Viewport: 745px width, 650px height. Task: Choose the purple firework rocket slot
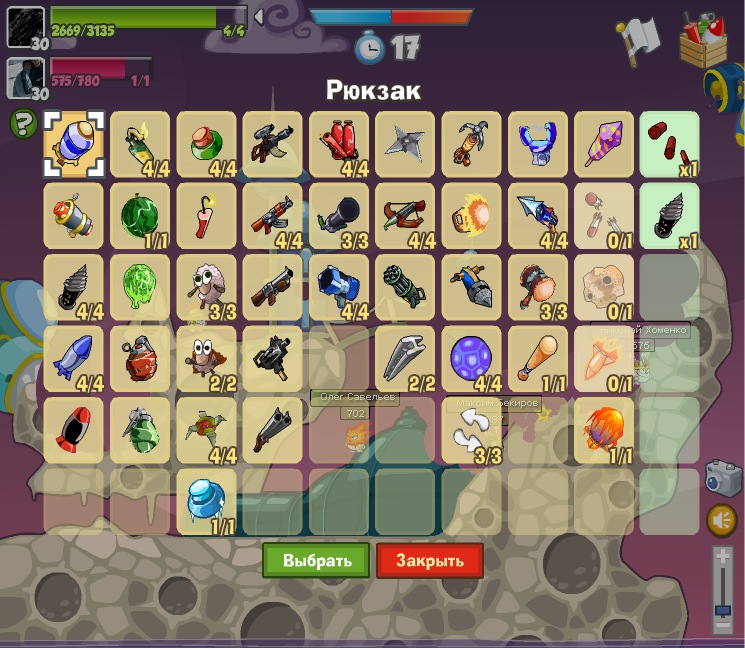[604, 143]
